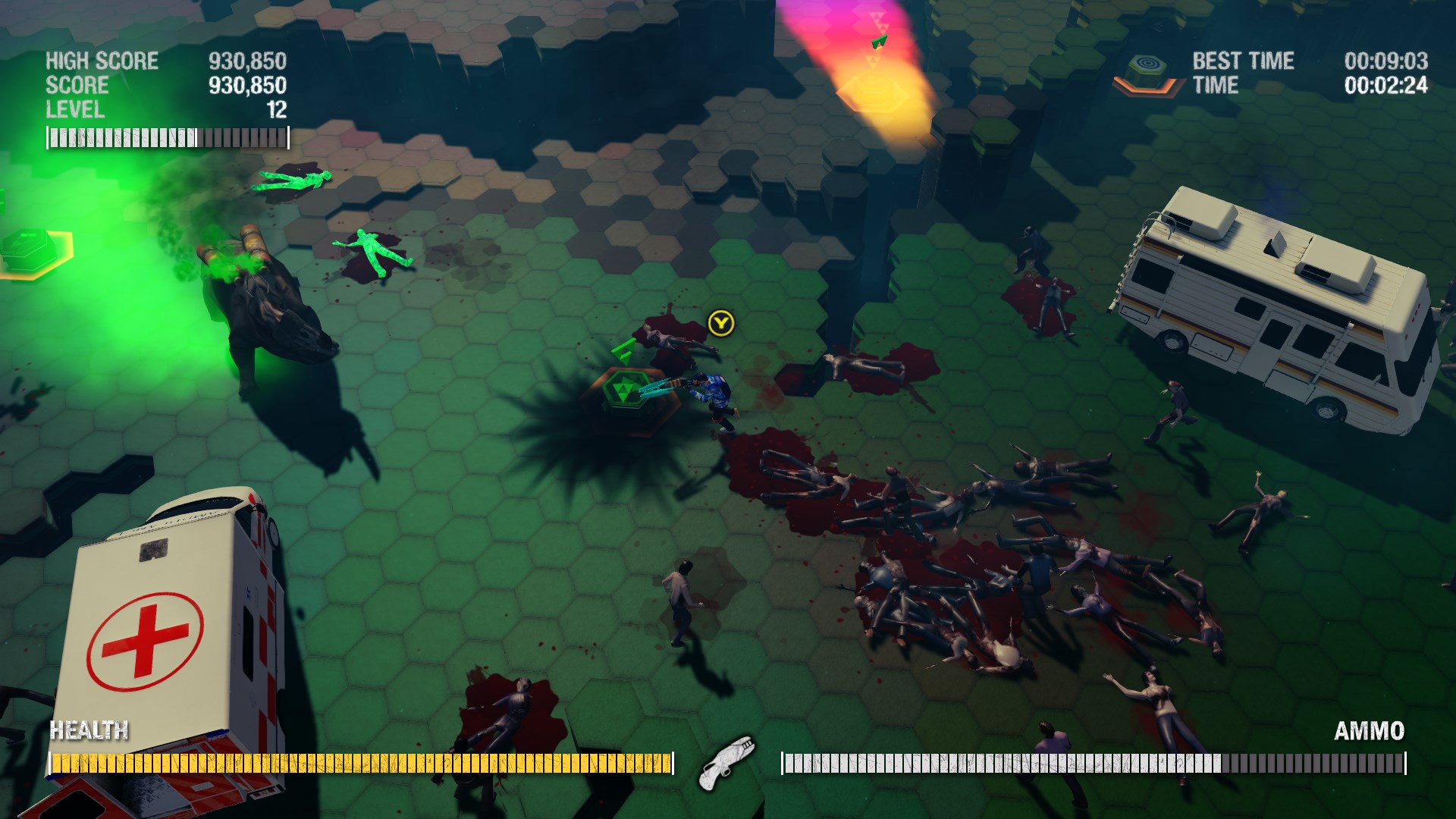
Task: Click the green hexagon pad at the left edge
Action: click(x=29, y=246)
